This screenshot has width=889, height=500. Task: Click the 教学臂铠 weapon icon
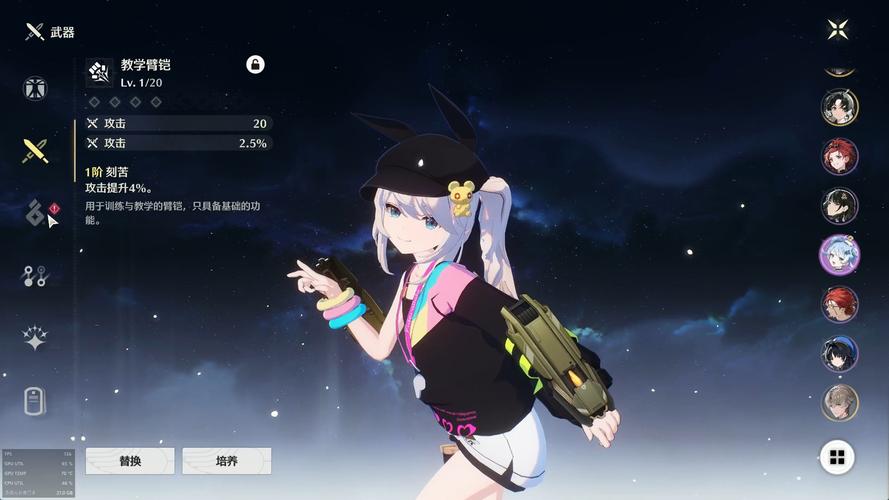(99, 72)
